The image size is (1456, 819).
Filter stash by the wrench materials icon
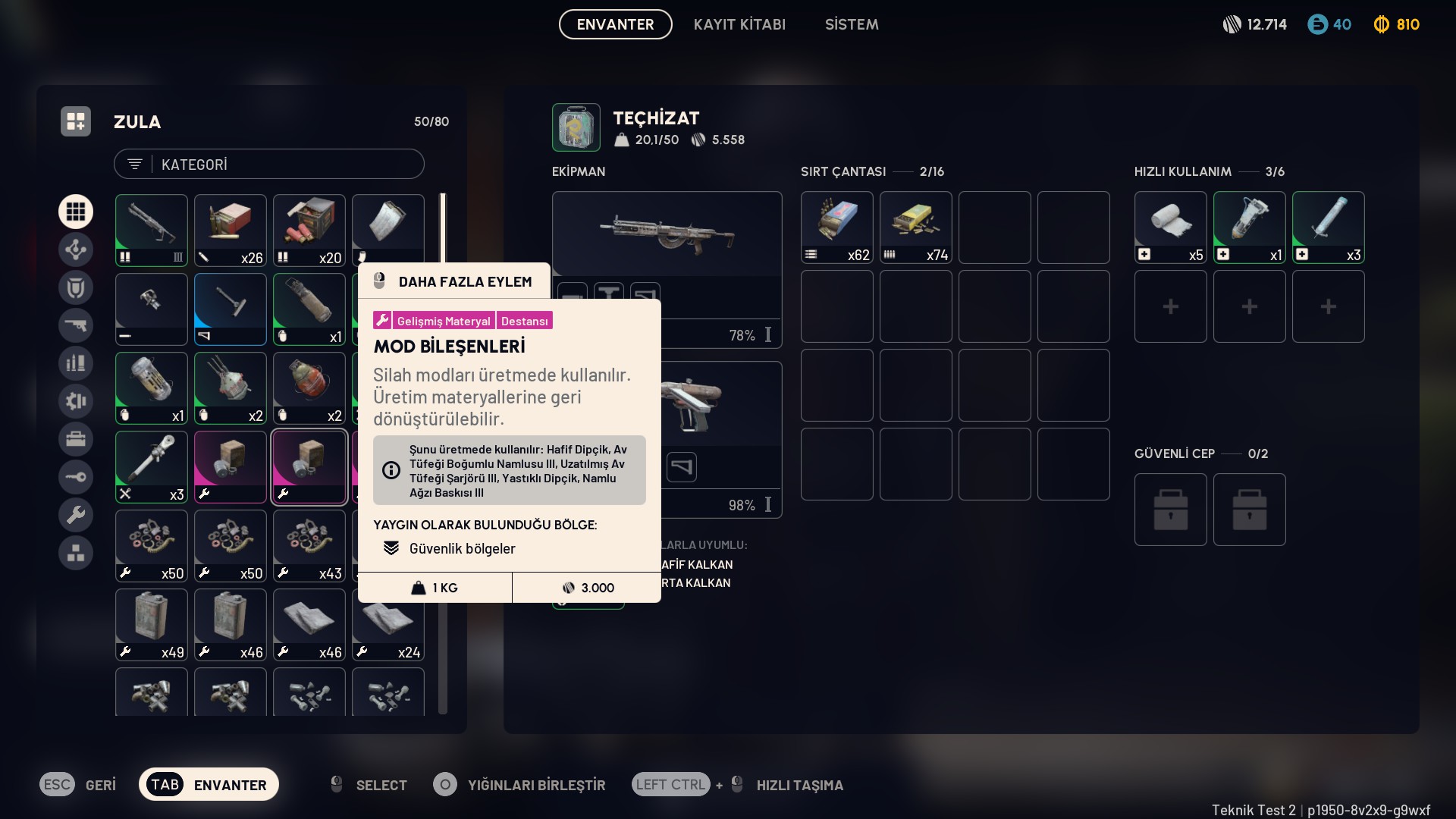(x=76, y=515)
